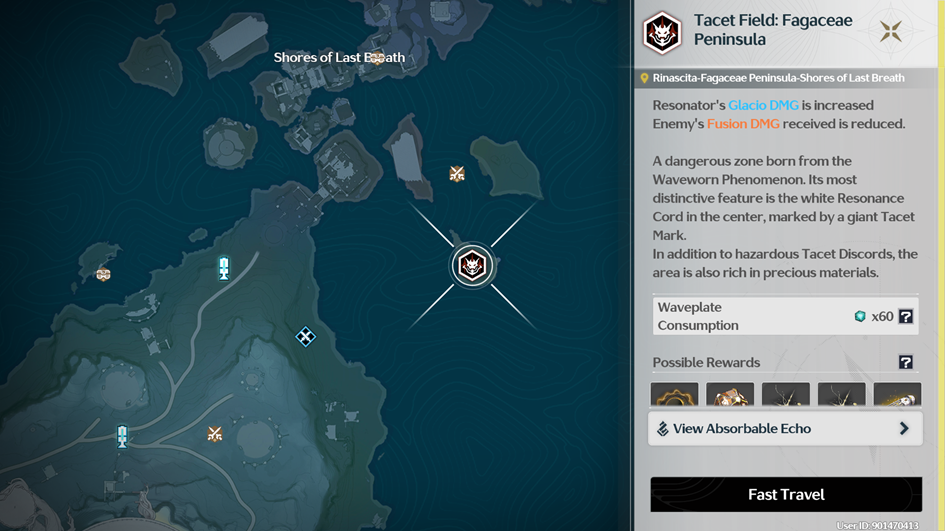
Task: Click the Rinascita location pin link
Action: pos(645,78)
